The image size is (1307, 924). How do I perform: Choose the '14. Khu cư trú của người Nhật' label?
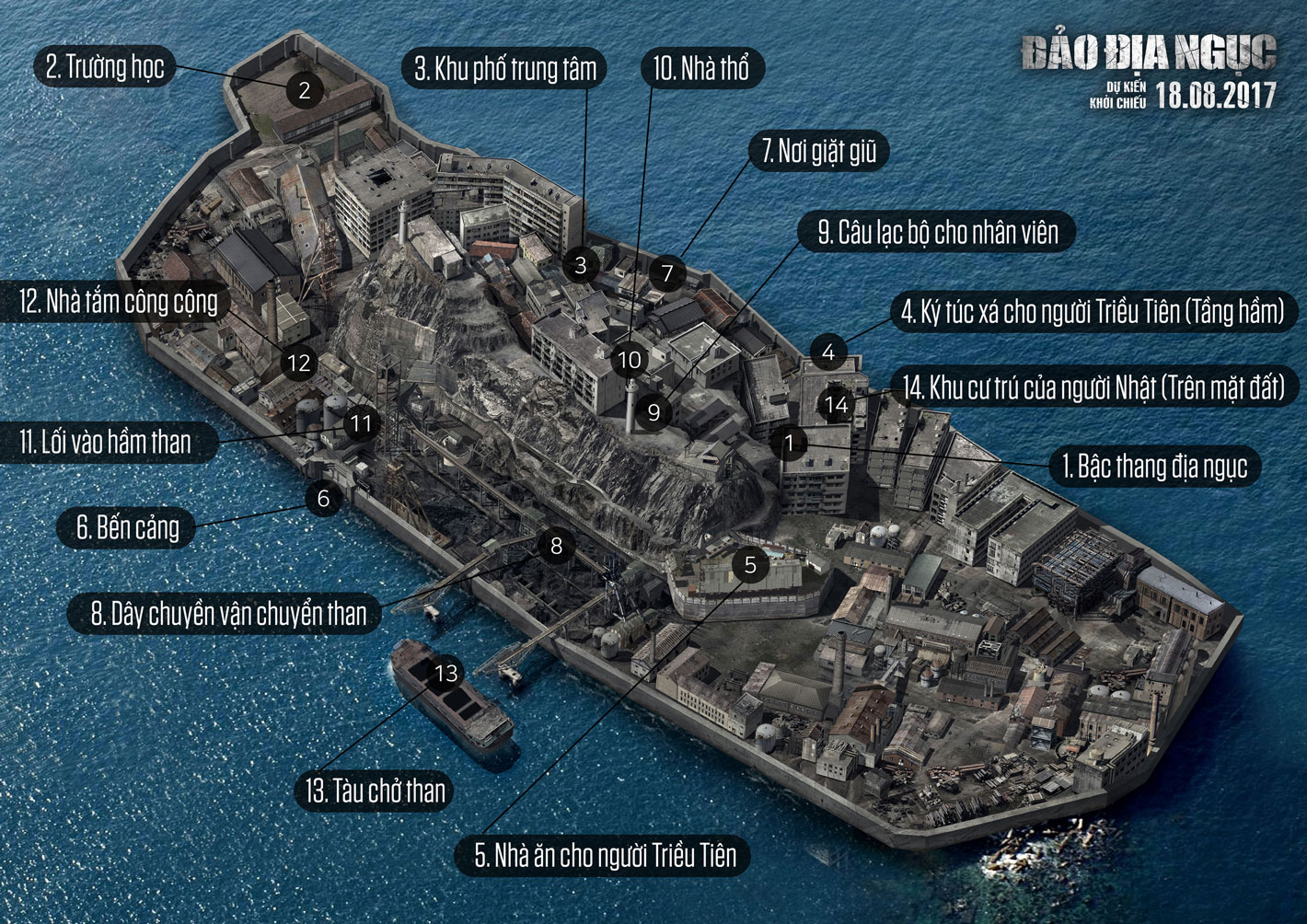coord(1093,388)
